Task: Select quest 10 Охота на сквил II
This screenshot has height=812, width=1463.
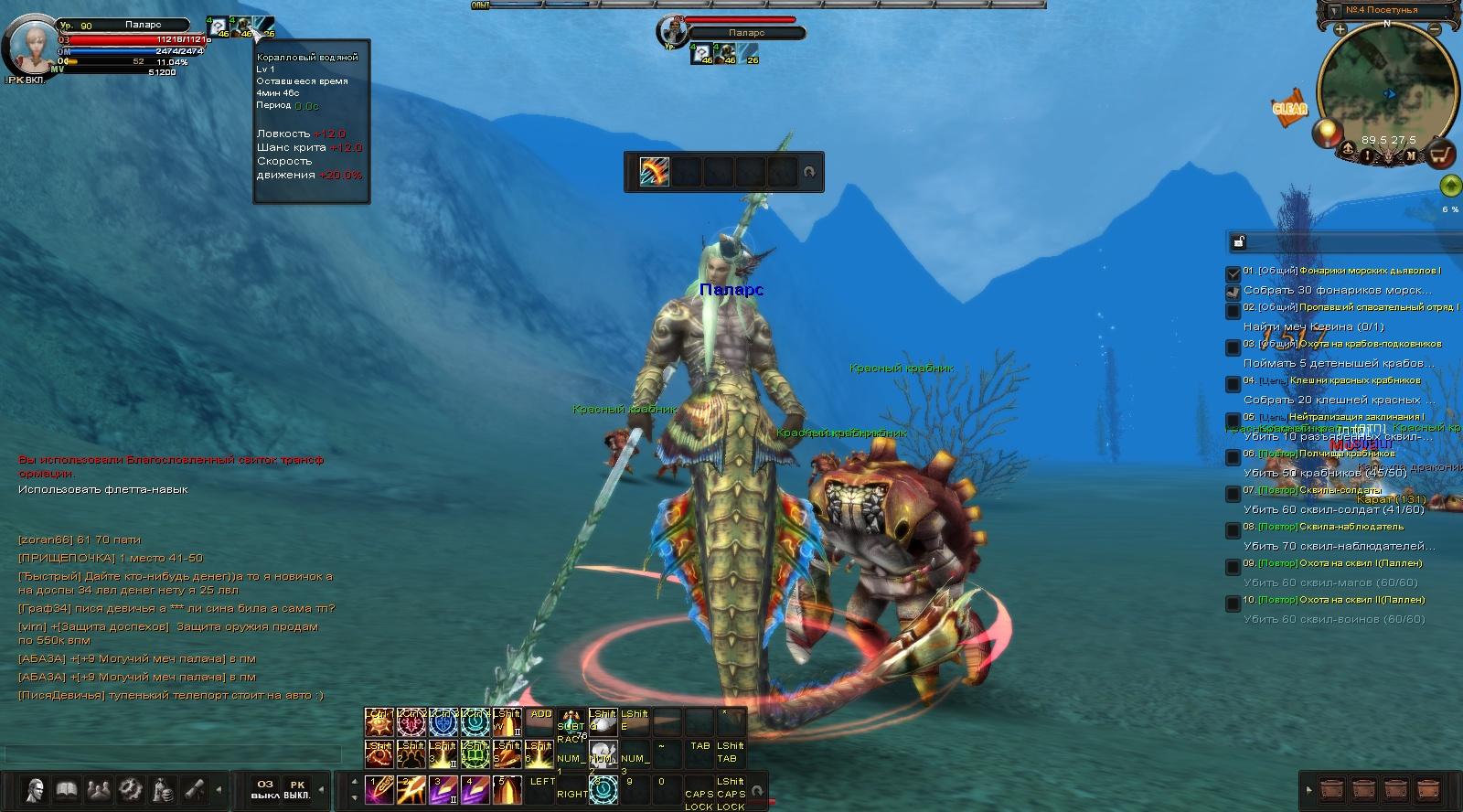Action: point(1340,600)
